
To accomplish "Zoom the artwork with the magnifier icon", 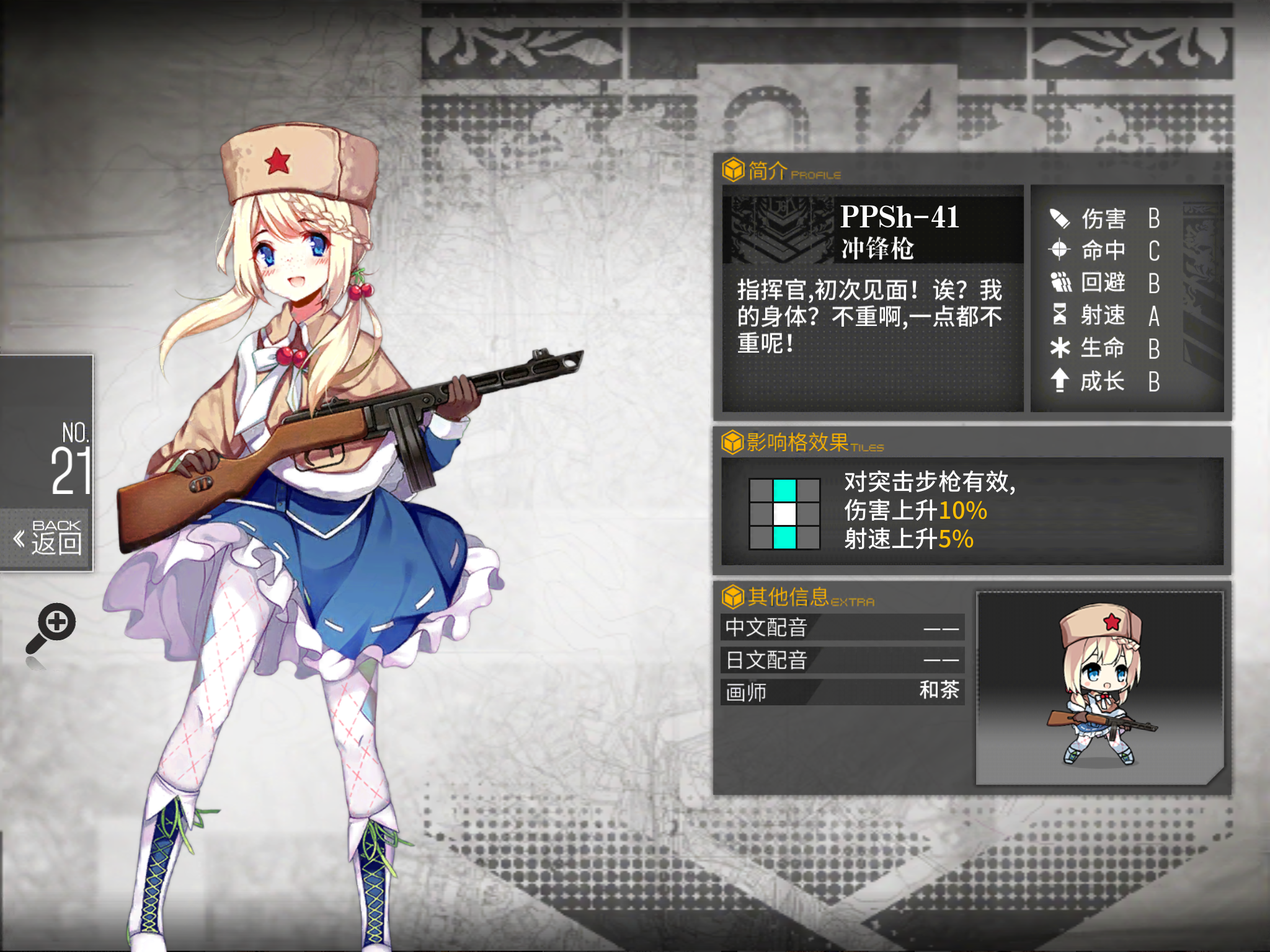I will pyautogui.click(x=51, y=628).
